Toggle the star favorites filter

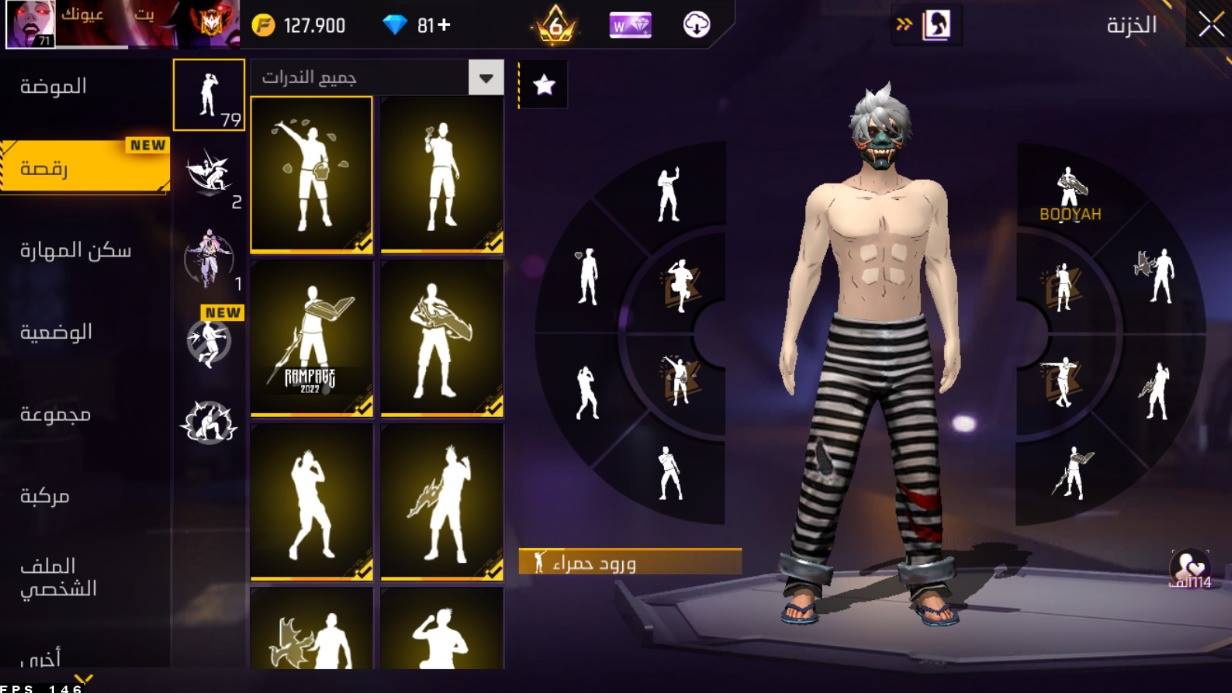pos(544,85)
